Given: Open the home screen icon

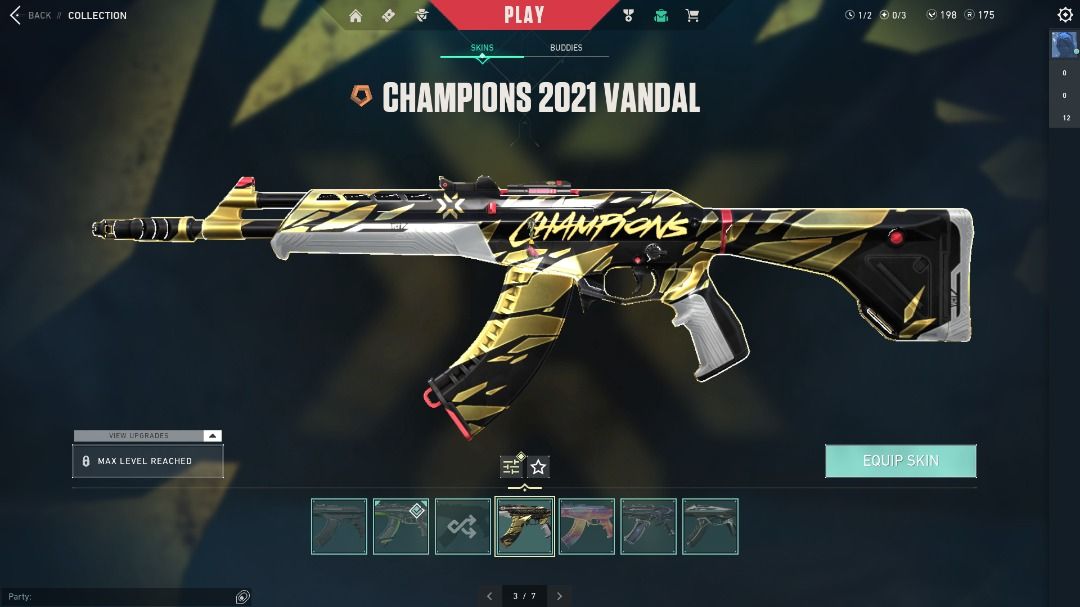Looking at the screenshot, I should coord(356,15).
